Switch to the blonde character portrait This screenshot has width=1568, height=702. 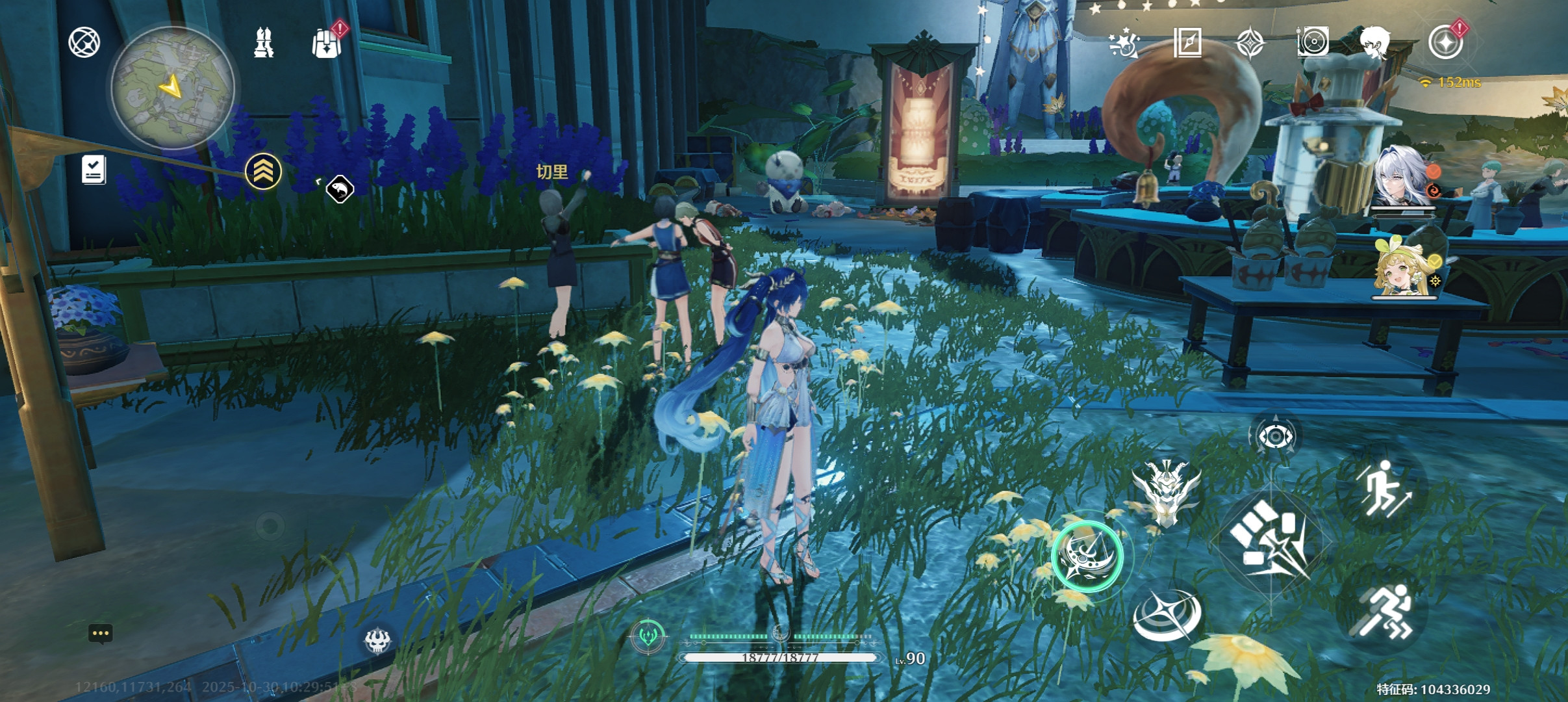click(1403, 268)
